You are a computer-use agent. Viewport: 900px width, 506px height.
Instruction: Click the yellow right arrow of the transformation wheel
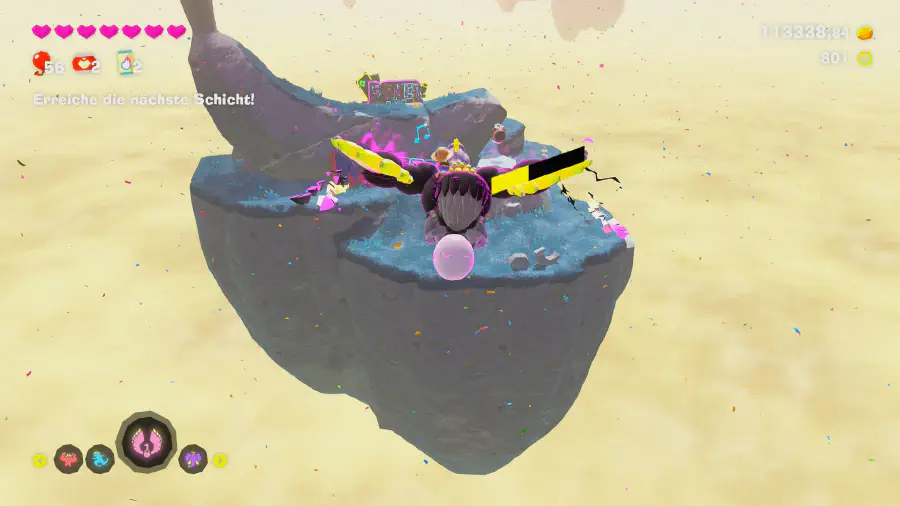[x=220, y=461]
